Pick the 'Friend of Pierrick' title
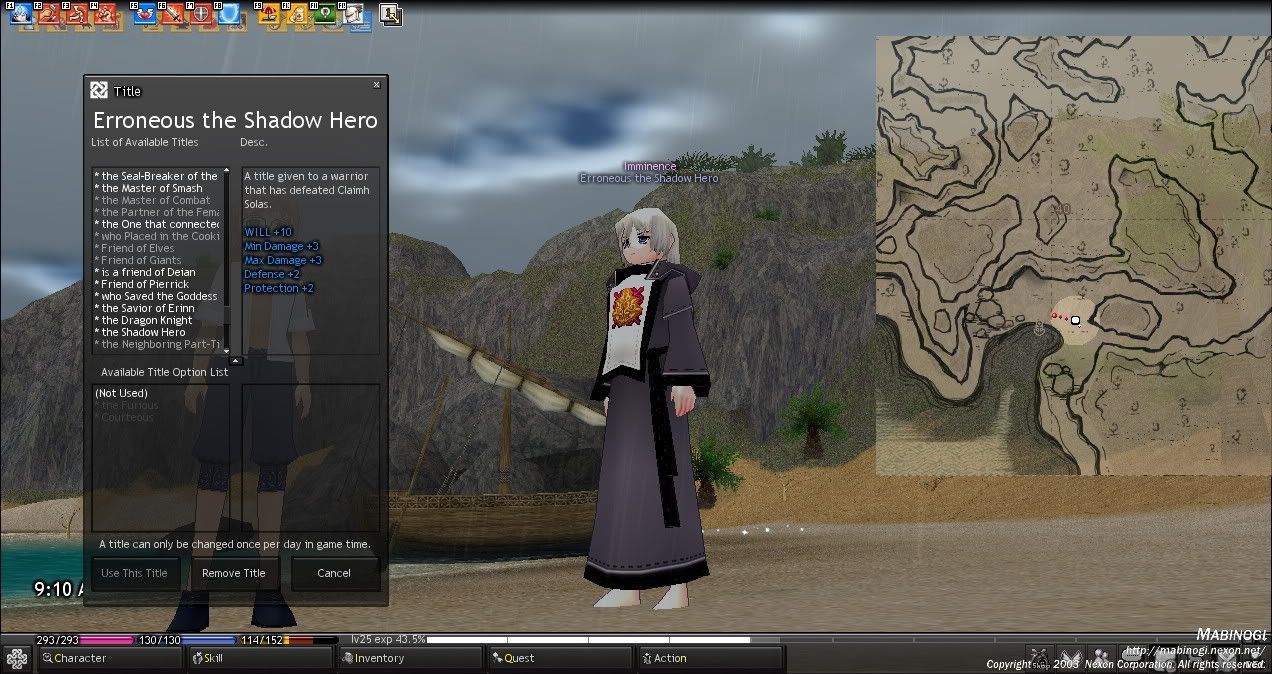Viewport: 1272px width, 674px height. coord(145,284)
